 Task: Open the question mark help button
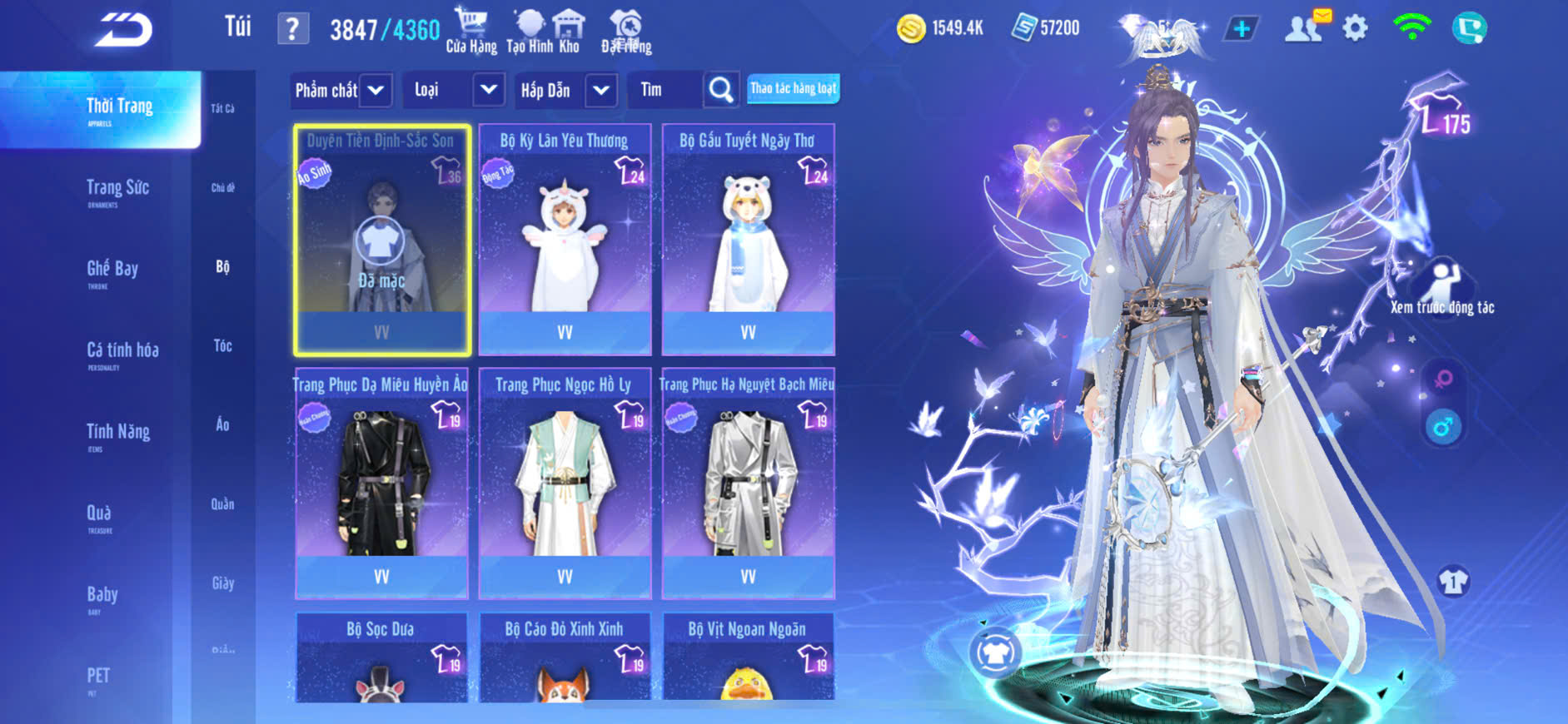pos(292,29)
